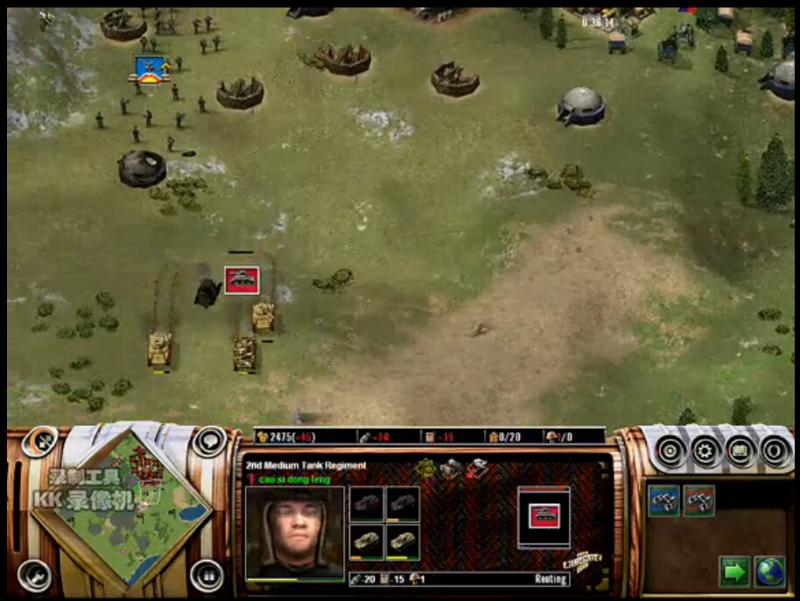This screenshot has width=800, height=601.
Task: Click the gold star badge icon
Action: pos(424,467)
